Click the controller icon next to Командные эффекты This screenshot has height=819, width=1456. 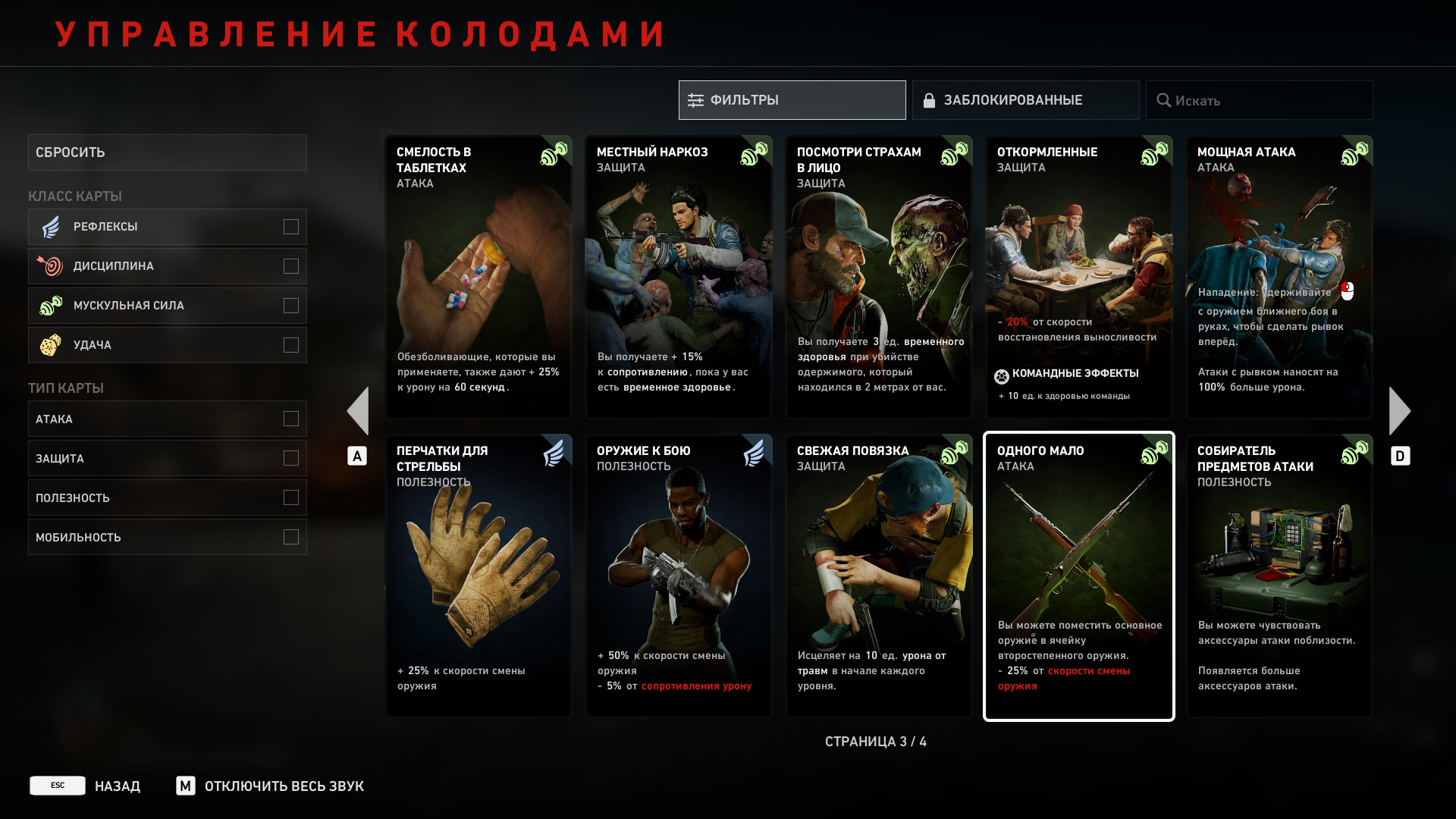pyautogui.click(x=1001, y=373)
